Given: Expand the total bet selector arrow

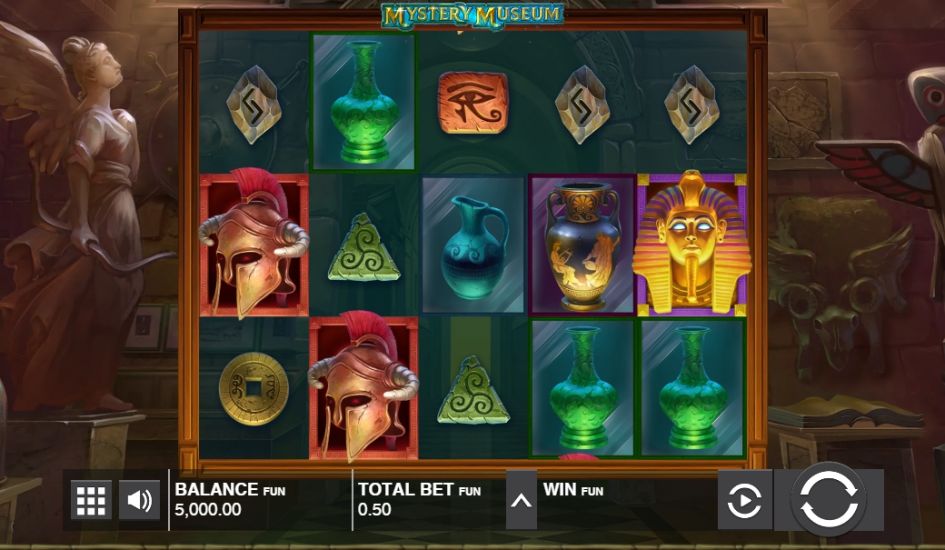Looking at the screenshot, I should point(521,500).
